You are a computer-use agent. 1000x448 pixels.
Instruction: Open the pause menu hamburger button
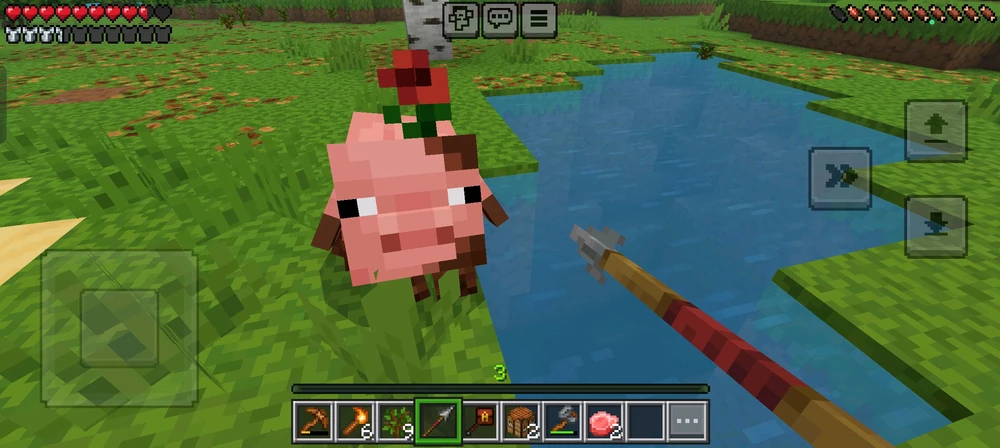click(538, 18)
